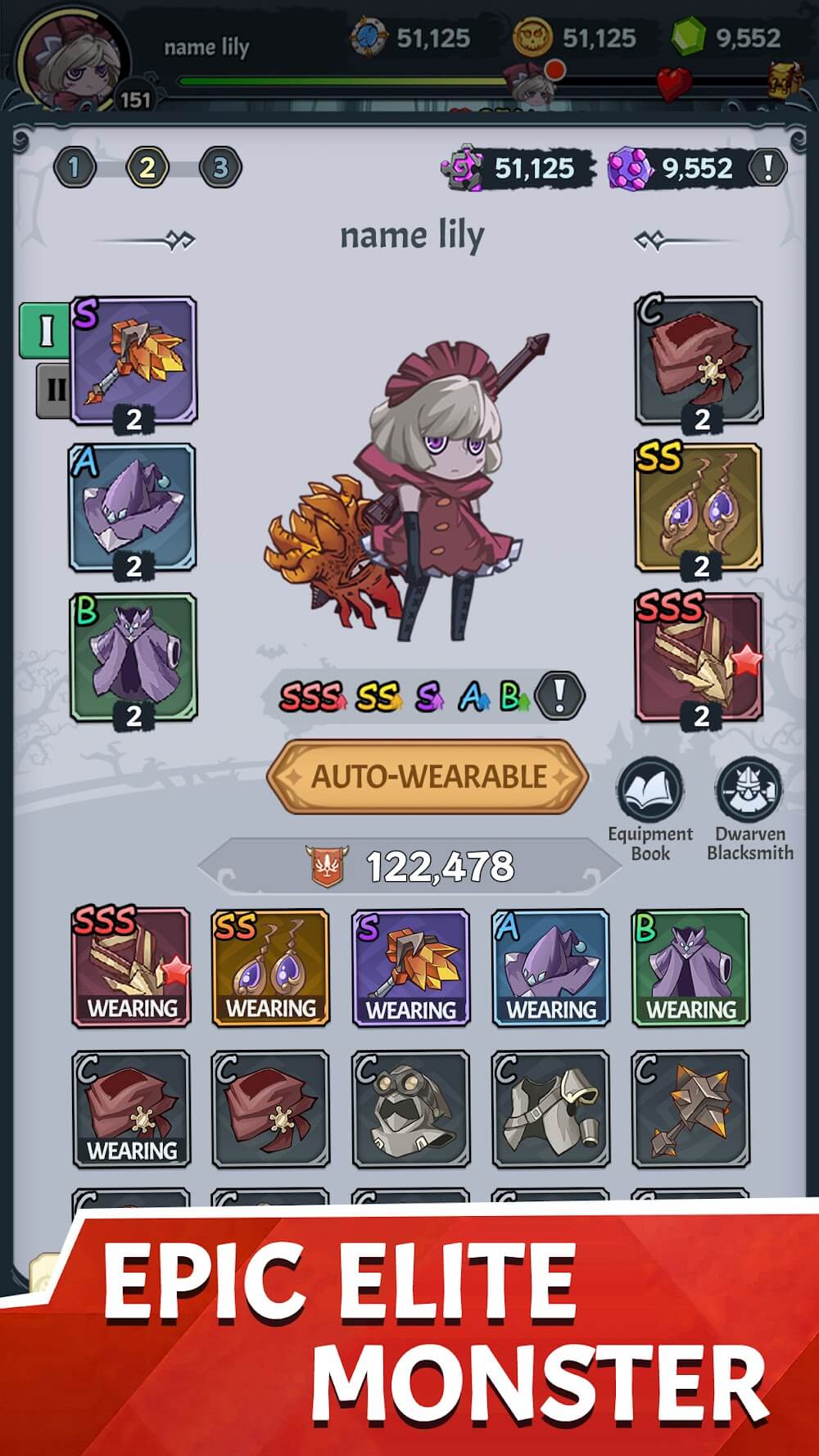Select the equipped C-rank red scarf slot
Image resolution: width=819 pixels, height=1456 pixels.
699,361
